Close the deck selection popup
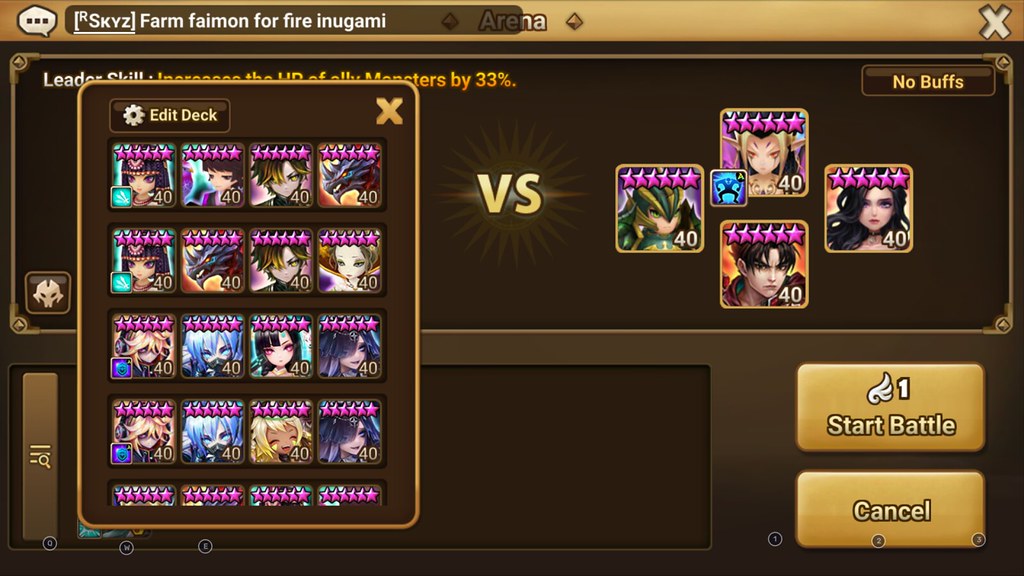This screenshot has width=1024, height=576. 389,111
